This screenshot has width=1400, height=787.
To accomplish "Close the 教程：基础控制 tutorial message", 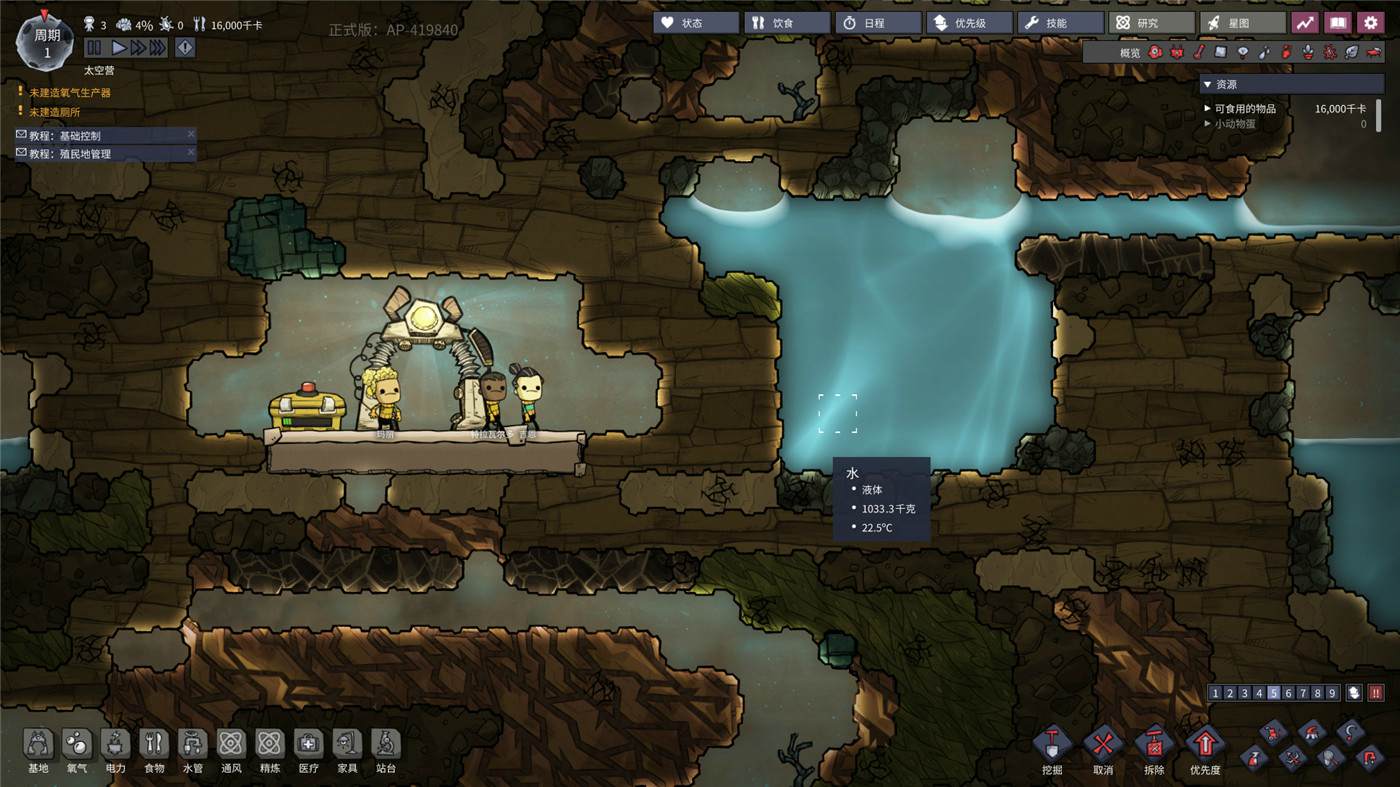I will [191, 134].
